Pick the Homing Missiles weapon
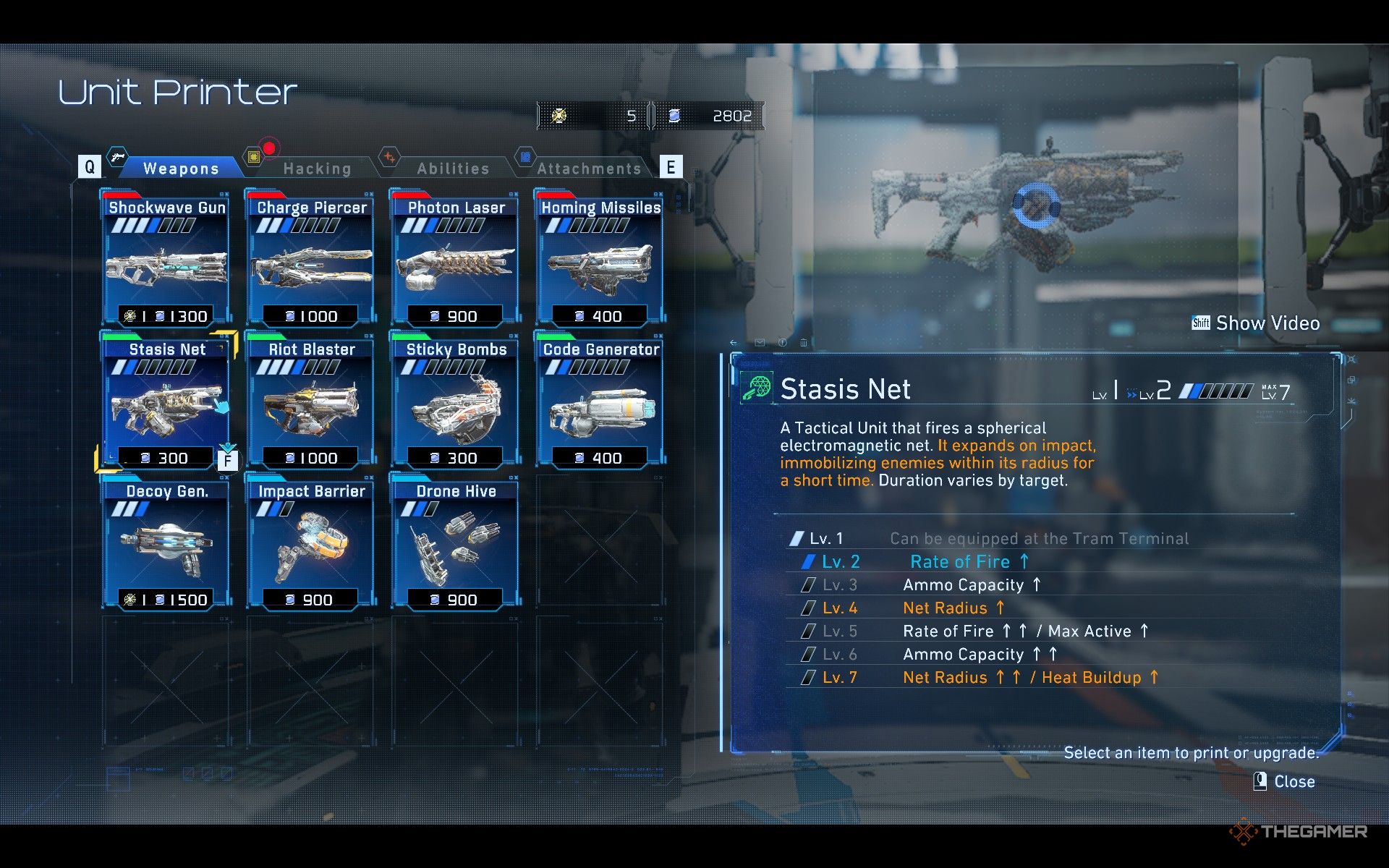 click(x=600, y=258)
